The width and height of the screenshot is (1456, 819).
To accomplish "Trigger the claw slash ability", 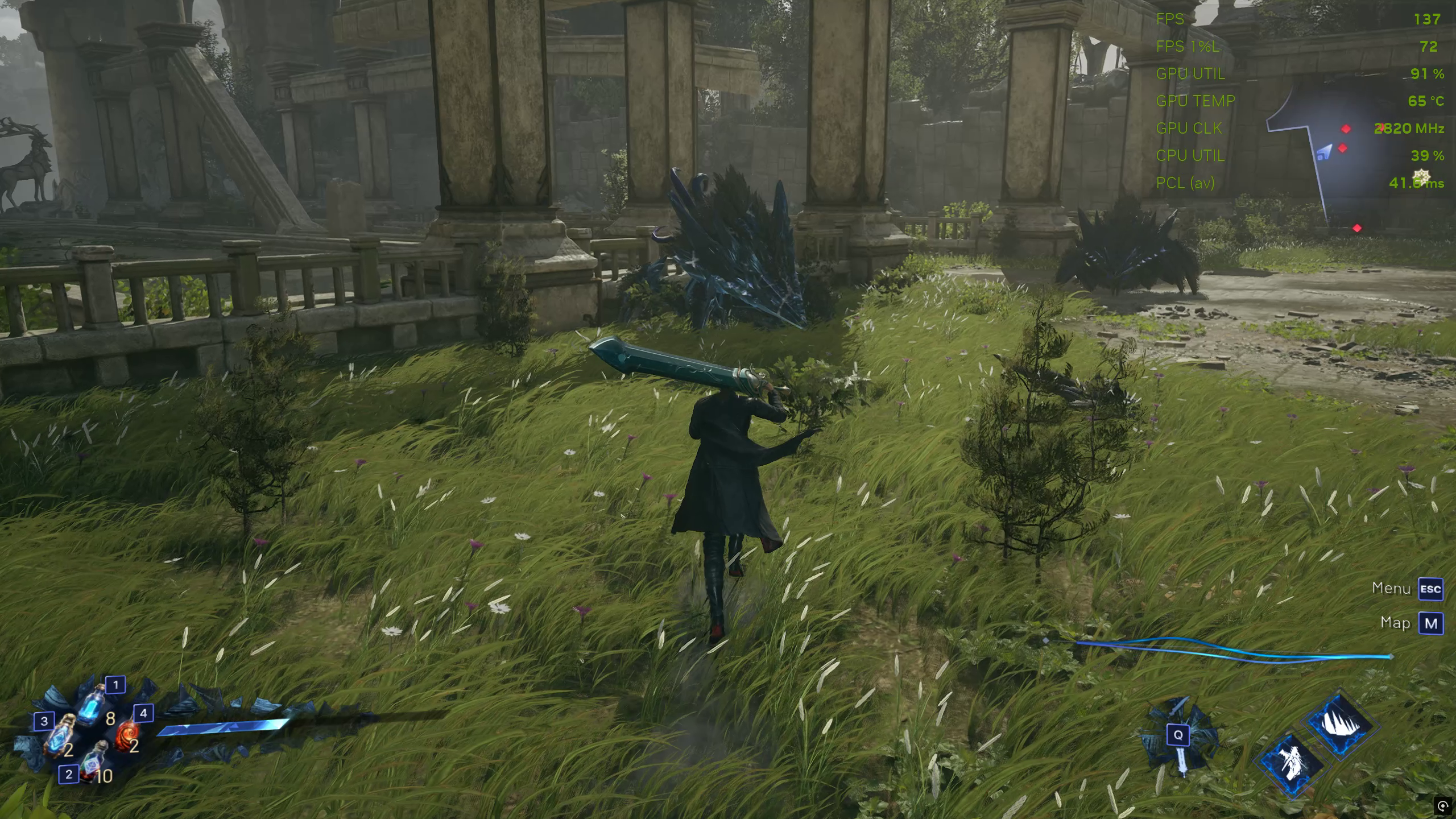I will pos(1342,726).
